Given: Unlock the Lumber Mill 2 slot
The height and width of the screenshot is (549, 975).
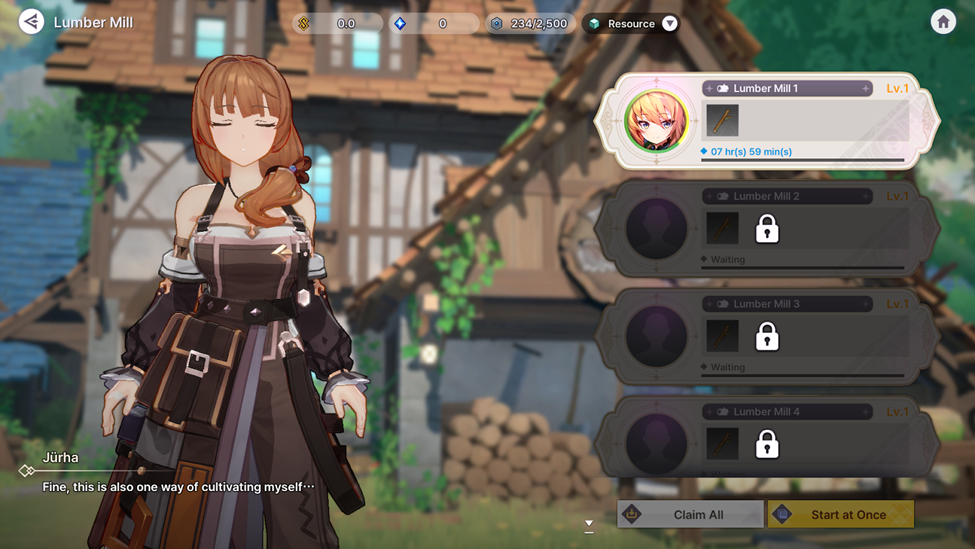Looking at the screenshot, I should pos(767,229).
